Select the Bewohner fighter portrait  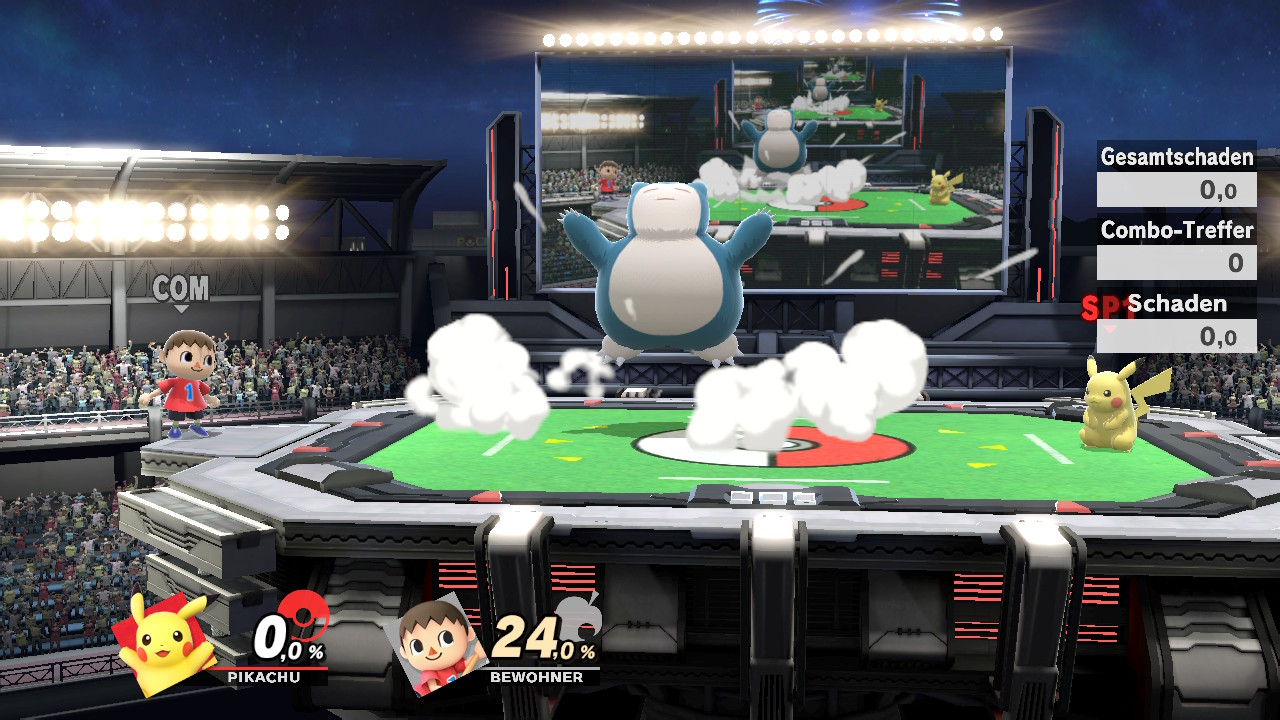437,642
